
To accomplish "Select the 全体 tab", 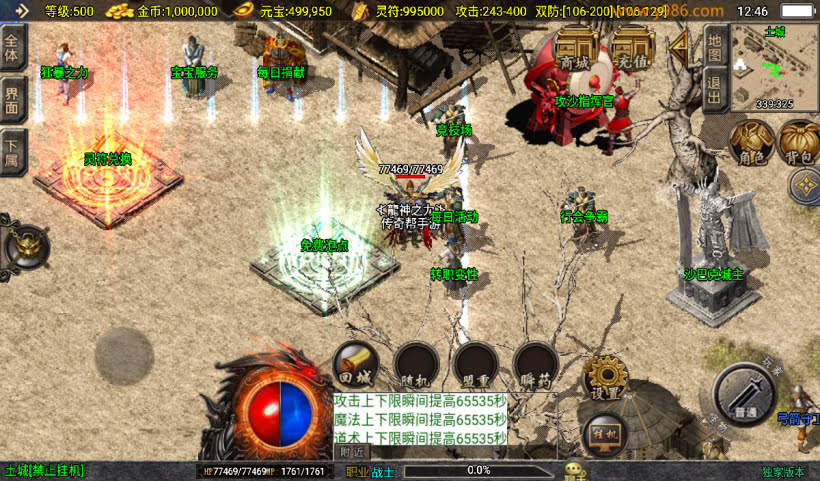I will click(x=12, y=47).
